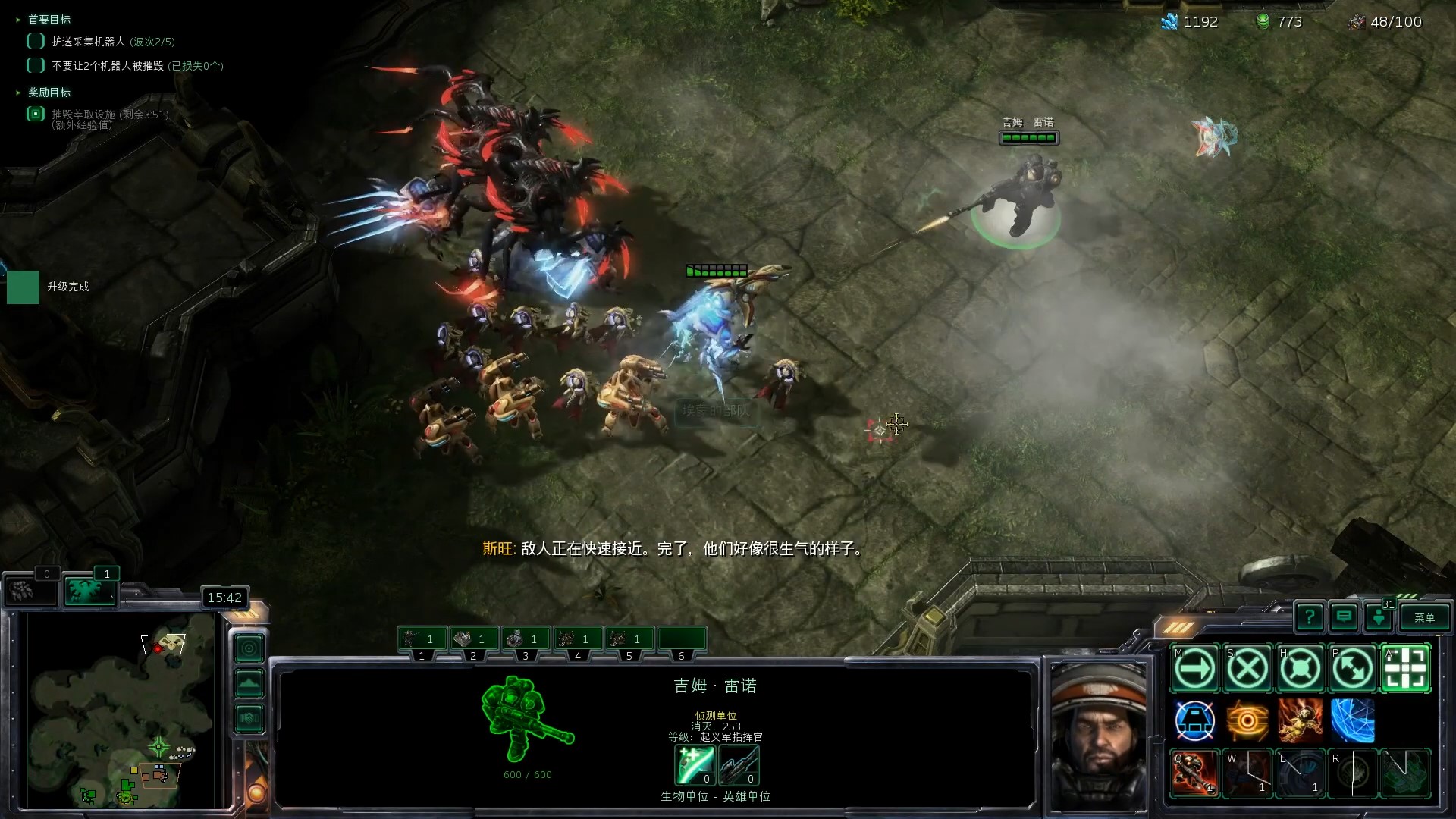Toggle minimap terrain display

pyautogui.click(x=249, y=683)
